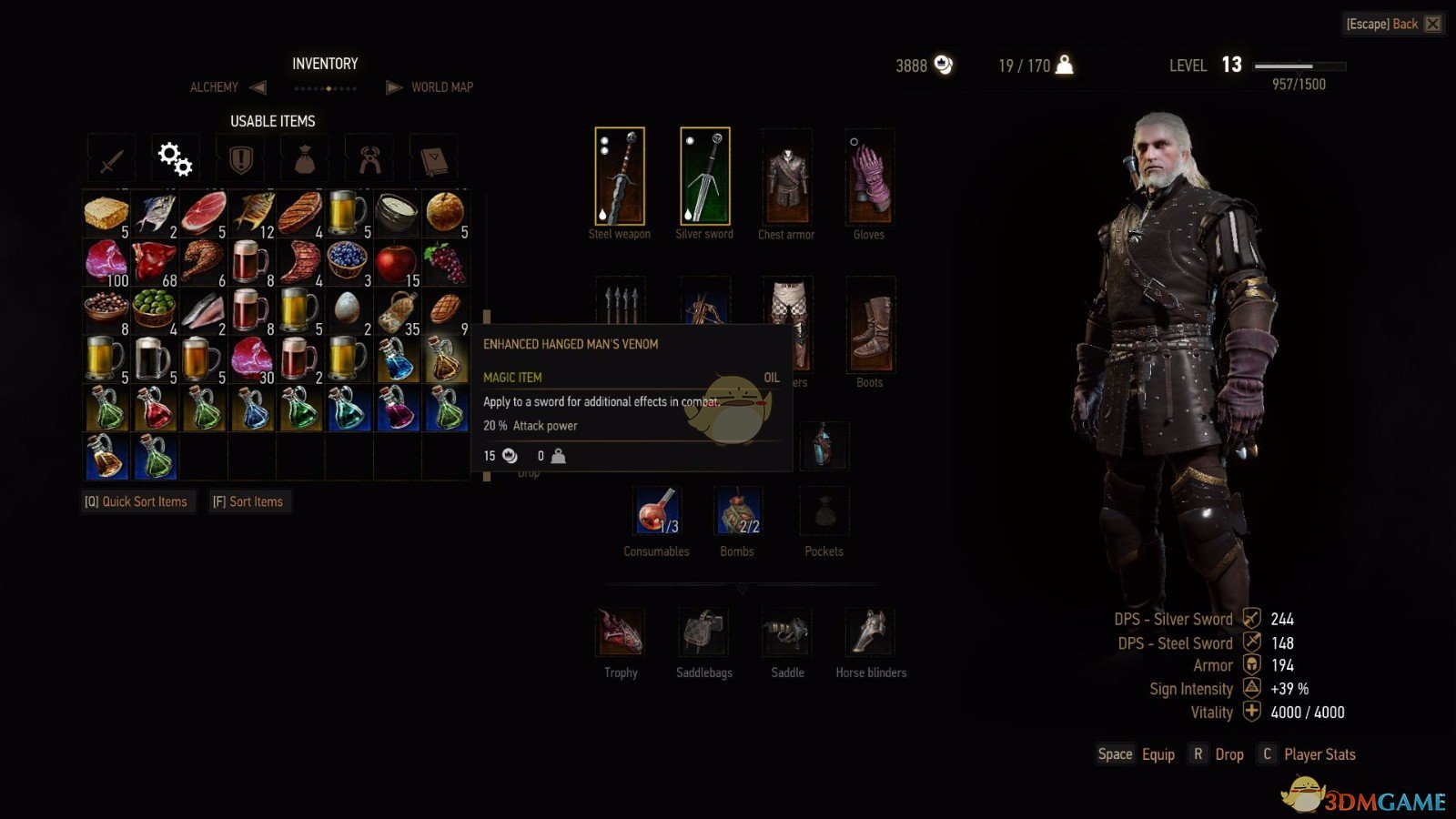The image size is (1456, 819).
Task: Select the Trophy equipment slot icon
Action: 620,632
